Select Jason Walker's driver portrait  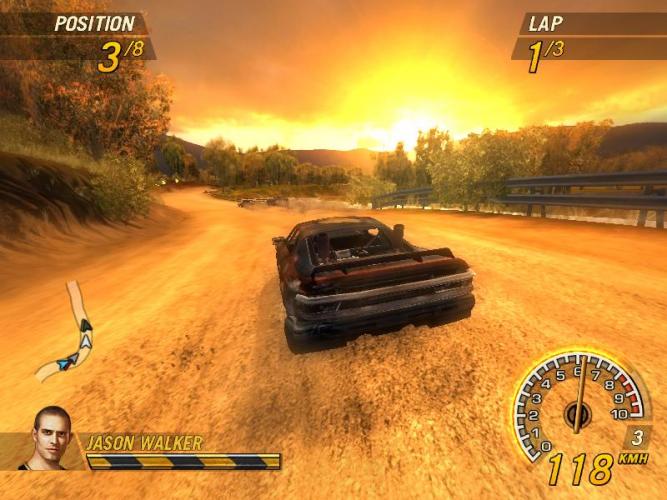pyautogui.click(x=52, y=438)
